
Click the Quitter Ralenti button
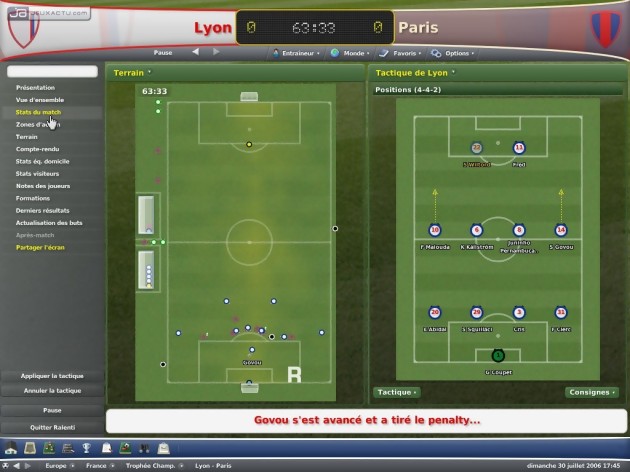pyautogui.click(x=51, y=426)
